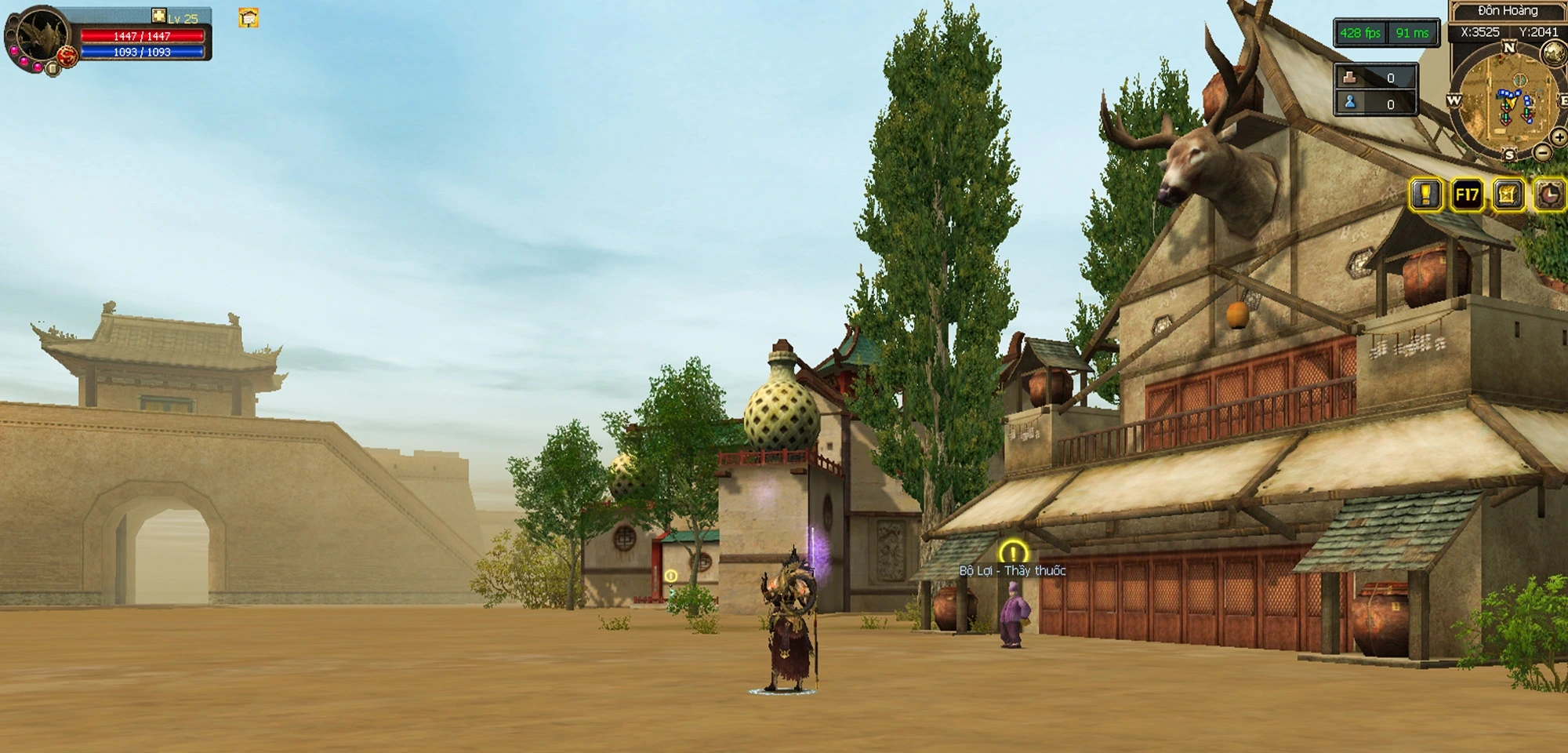This screenshot has width=1568, height=753.
Task: Open the yellow exclamation mark notification icon
Action: (1425, 195)
